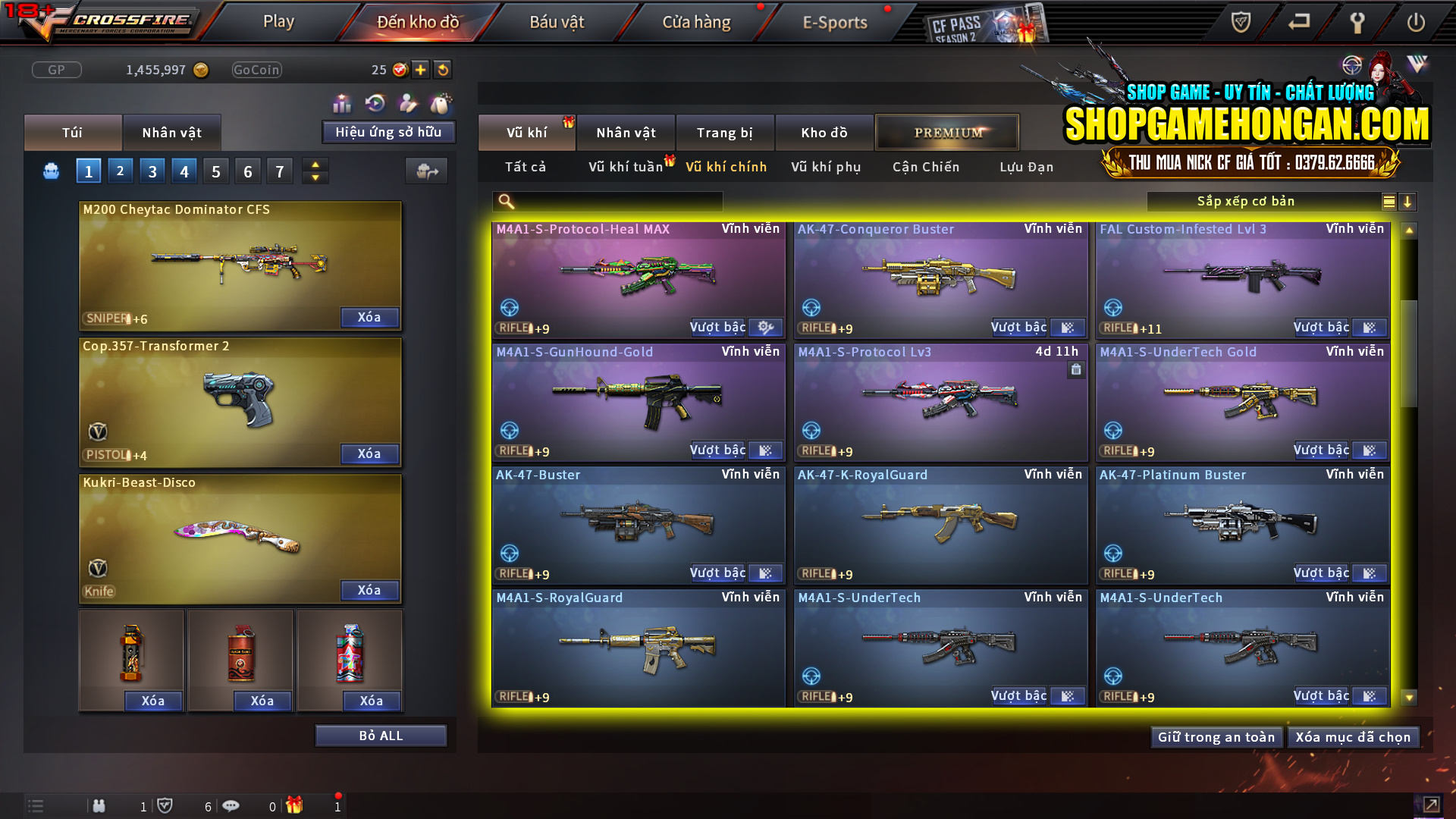The width and height of the screenshot is (1456, 819).
Task: Open the friends list from the bottom bar
Action: pyautogui.click(x=99, y=806)
